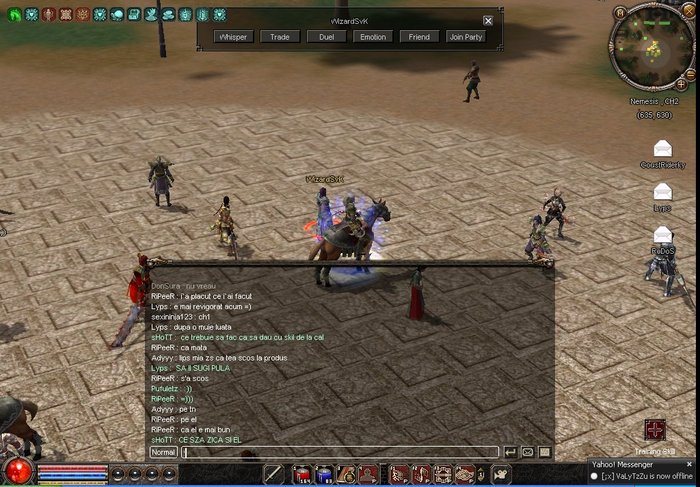Challenge the target to a Duel
The image size is (700, 487).
(326, 37)
